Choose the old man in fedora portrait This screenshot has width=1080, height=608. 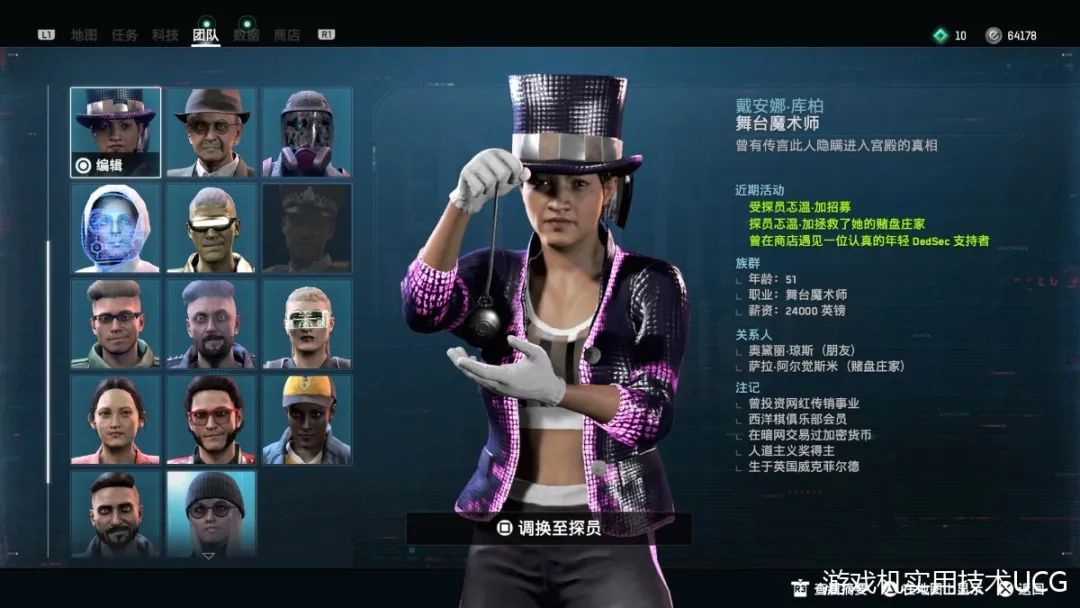(x=211, y=132)
